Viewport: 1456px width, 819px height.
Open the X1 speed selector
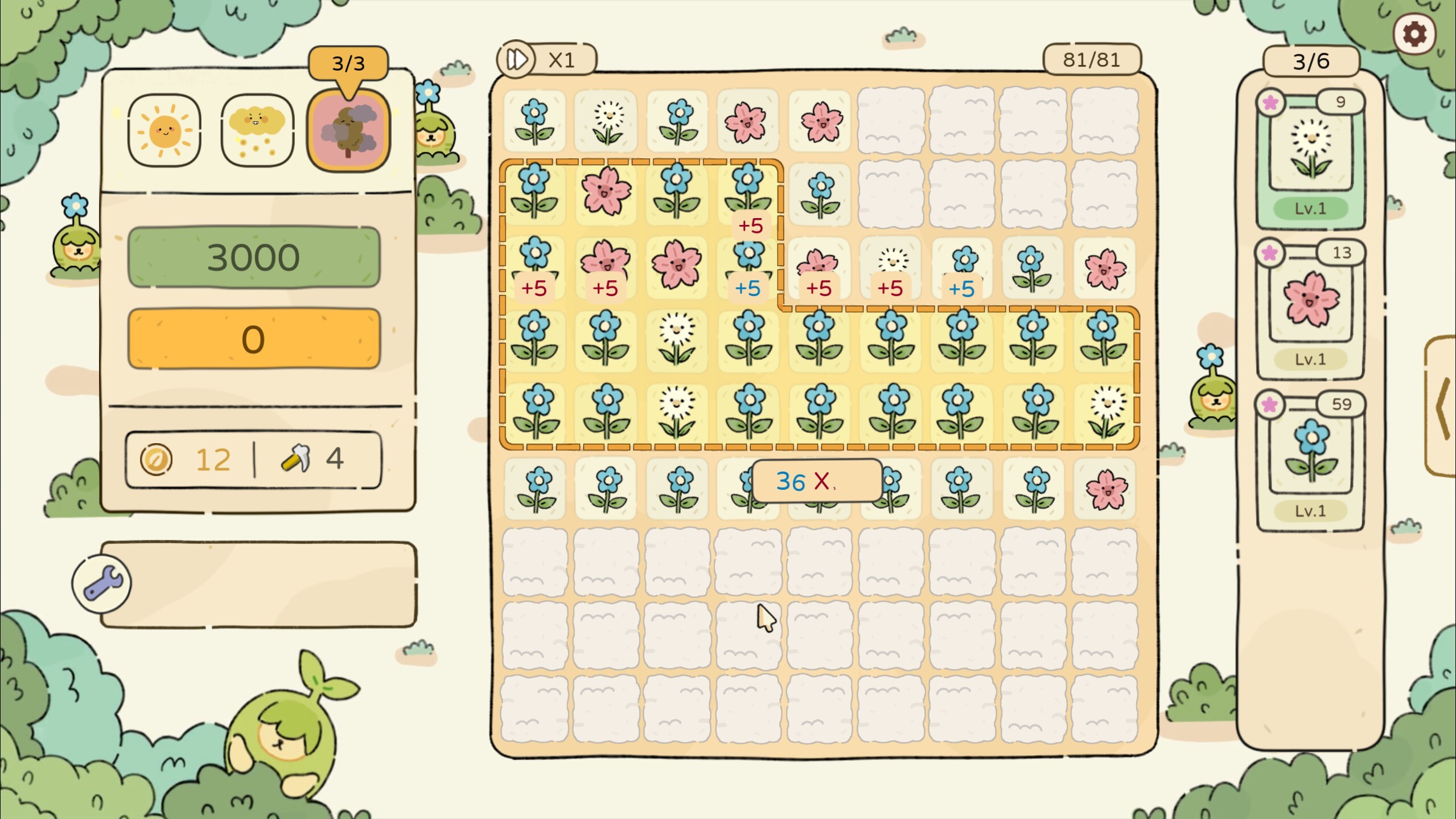point(562,59)
